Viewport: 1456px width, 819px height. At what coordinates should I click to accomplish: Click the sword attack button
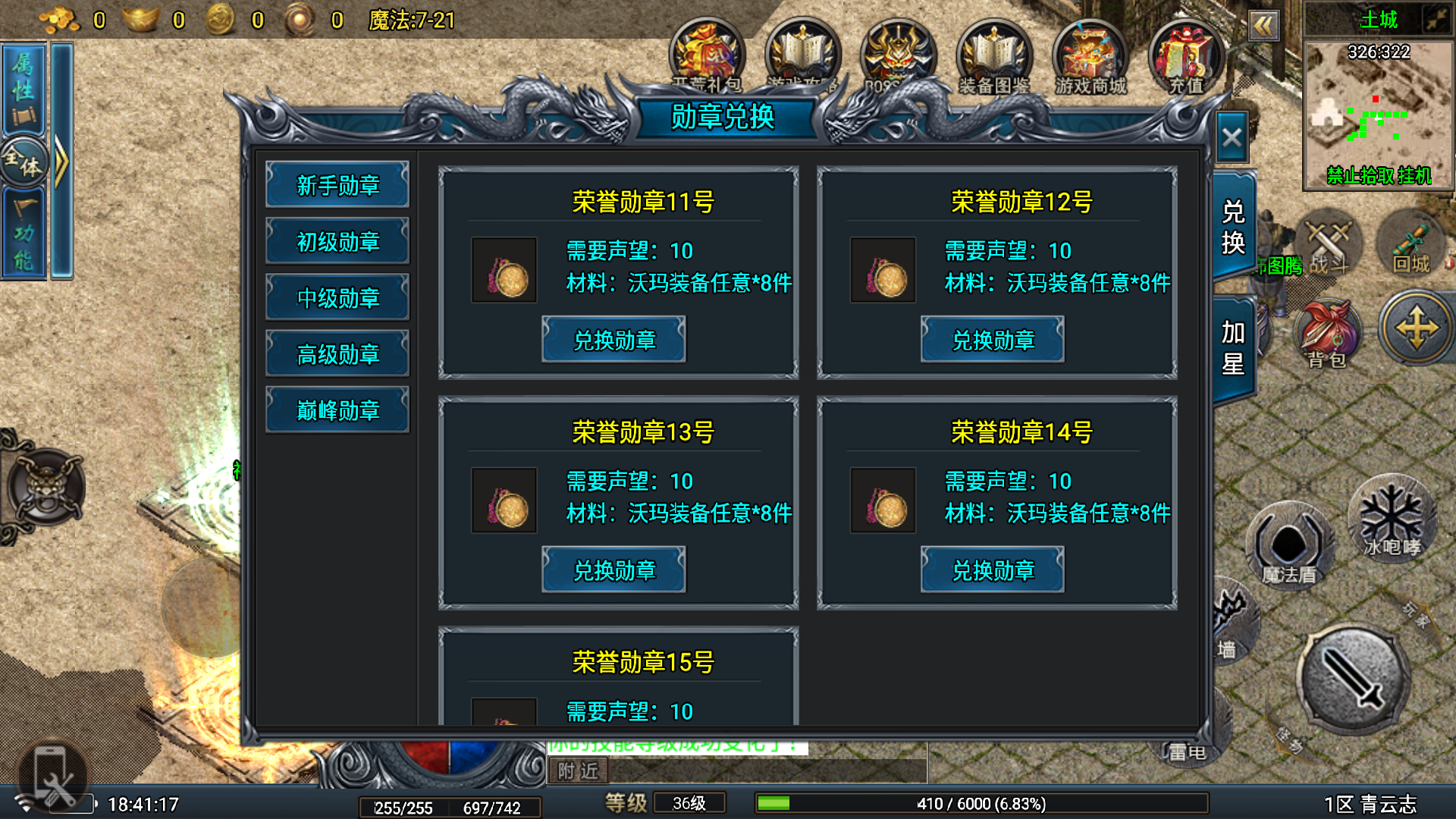(1354, 679)
